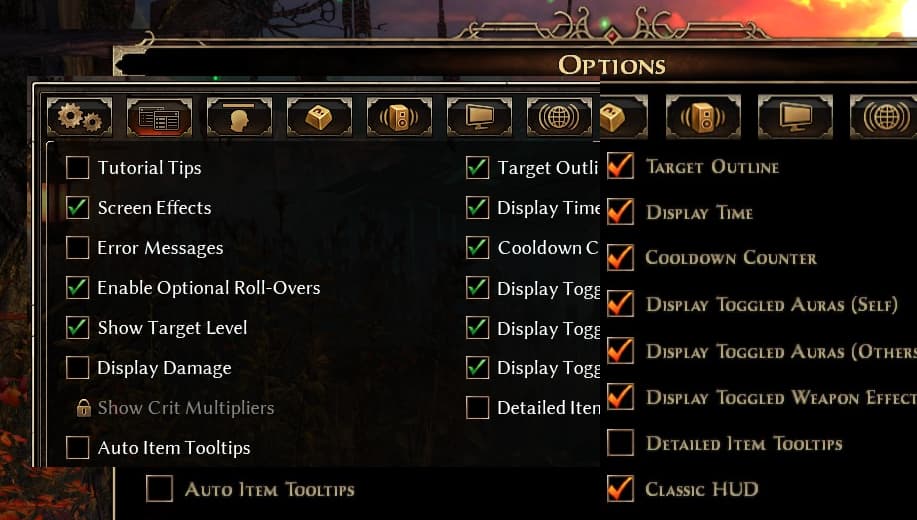
Task: Enable the Tutorial Tips checkbox
Action: (x=78, y=168)
